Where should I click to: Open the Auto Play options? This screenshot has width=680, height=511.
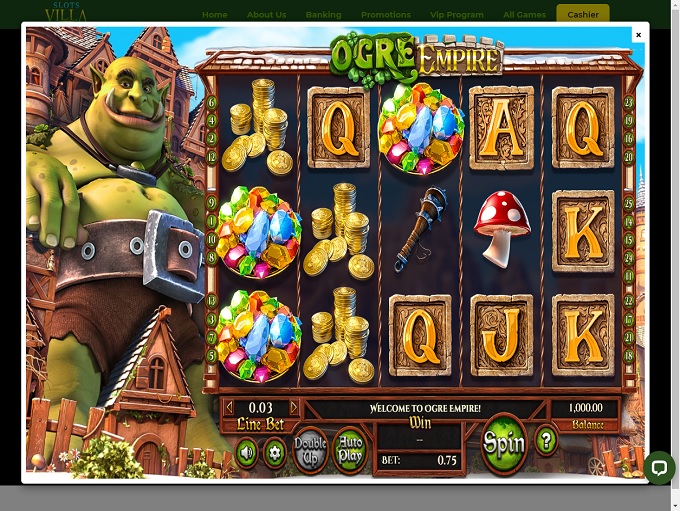(x=350, y=452)
